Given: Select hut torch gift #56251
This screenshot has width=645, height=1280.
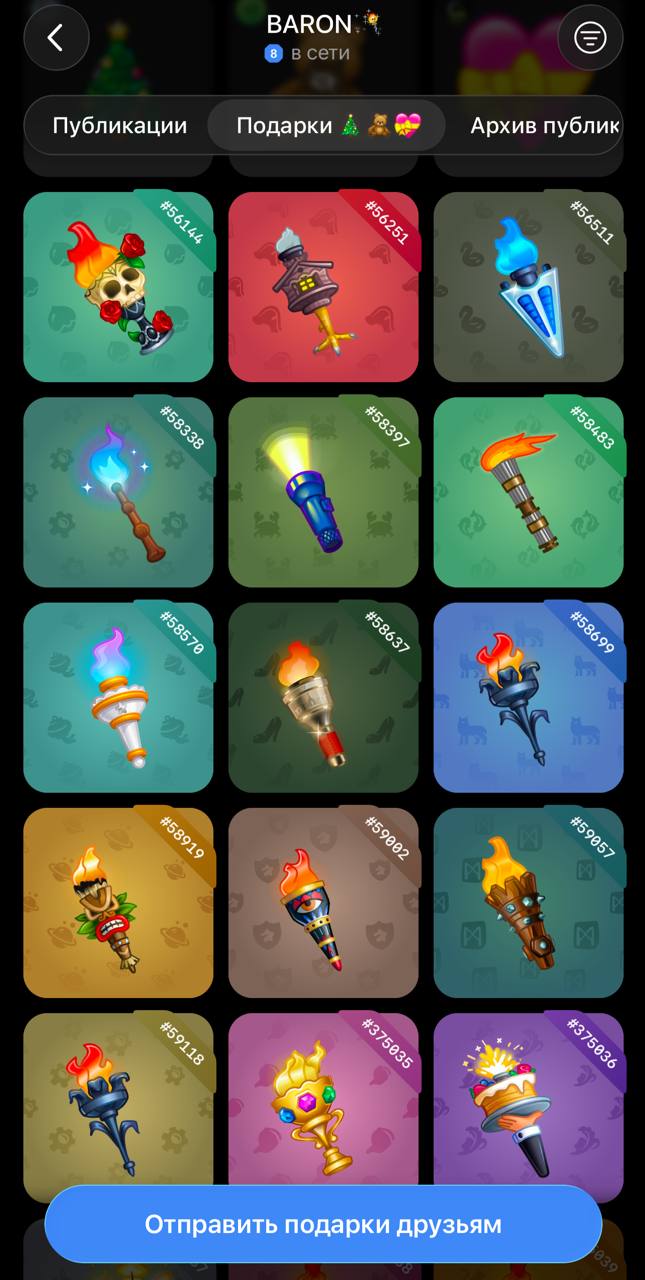Looking at the screenshot, I should (x=323, y=287).
